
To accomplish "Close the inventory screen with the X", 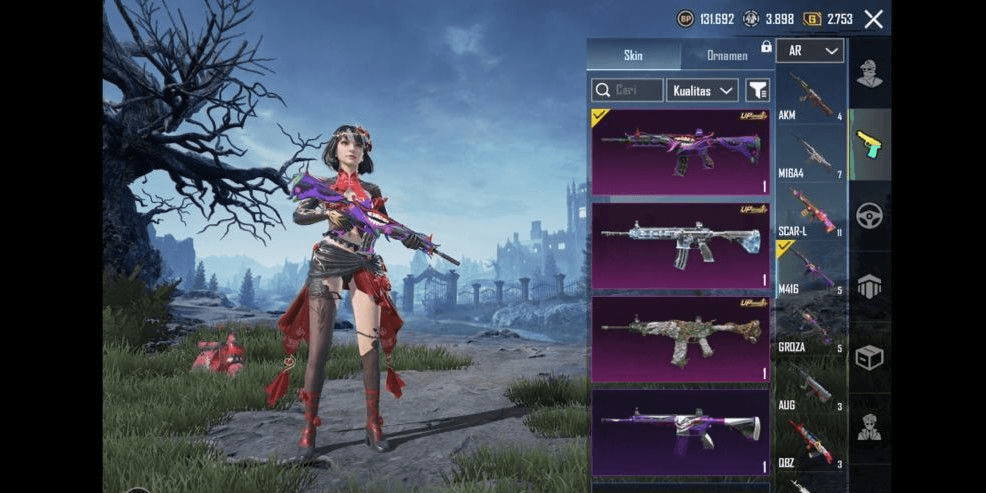I will 873,19.
